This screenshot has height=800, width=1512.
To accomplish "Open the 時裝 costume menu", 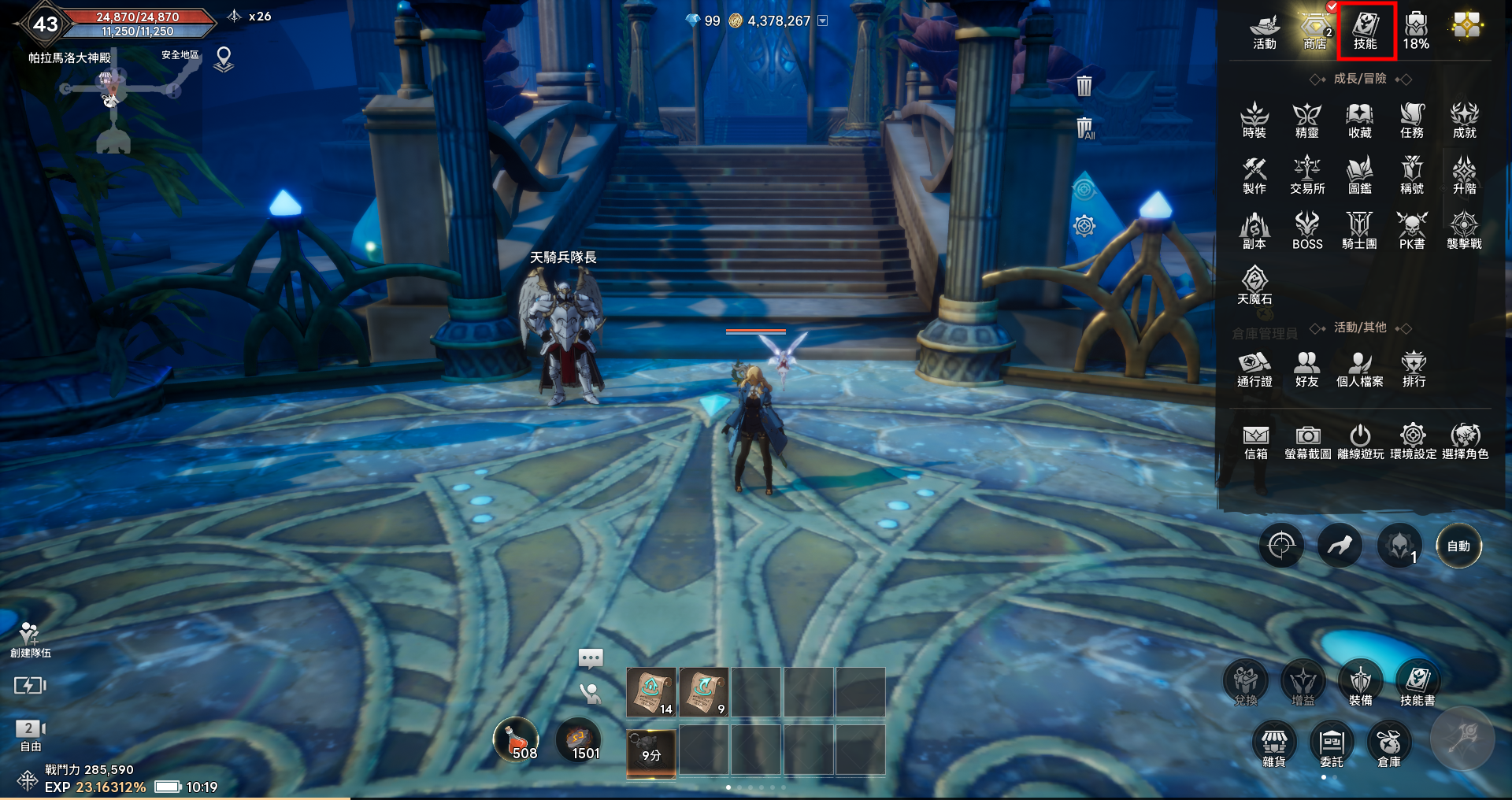I will pyautogui.click(x=1254, y=120).
